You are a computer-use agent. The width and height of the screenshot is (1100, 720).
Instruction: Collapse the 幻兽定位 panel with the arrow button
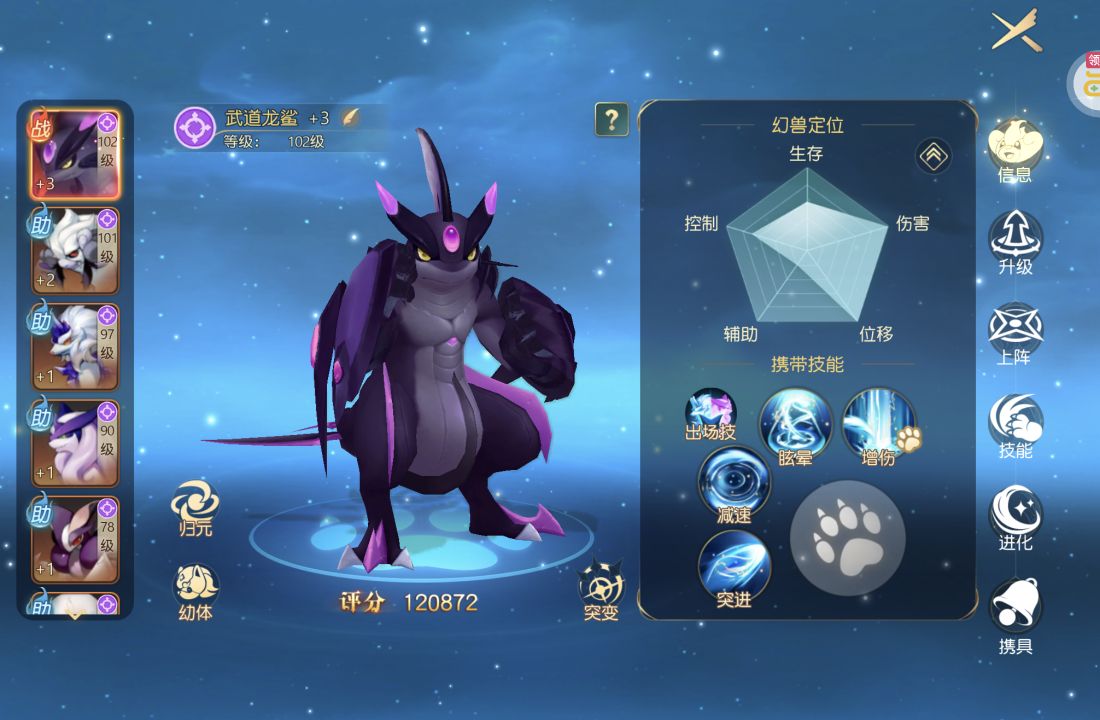tap(933, 156)
